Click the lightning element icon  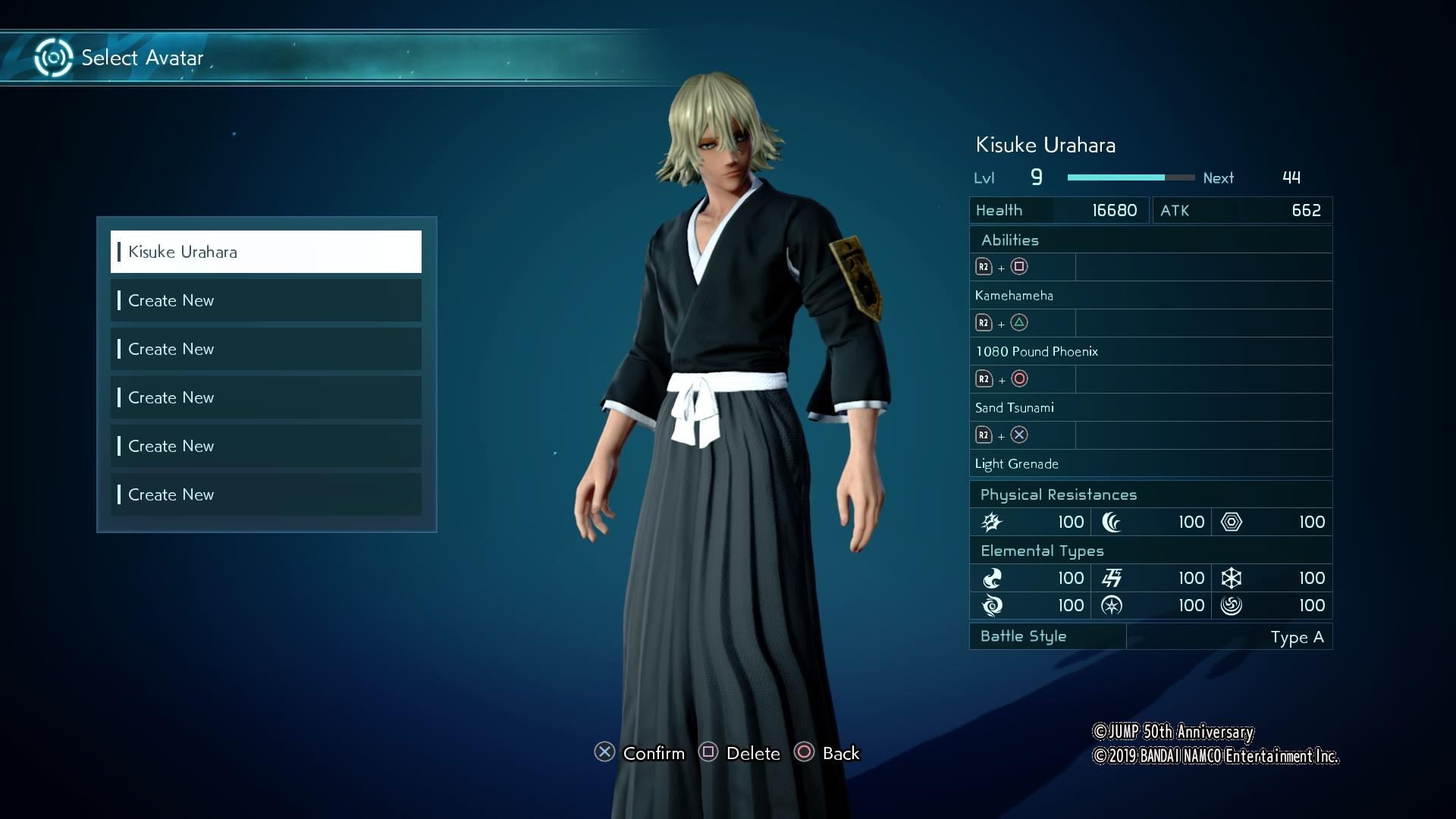pos(1110,578)
